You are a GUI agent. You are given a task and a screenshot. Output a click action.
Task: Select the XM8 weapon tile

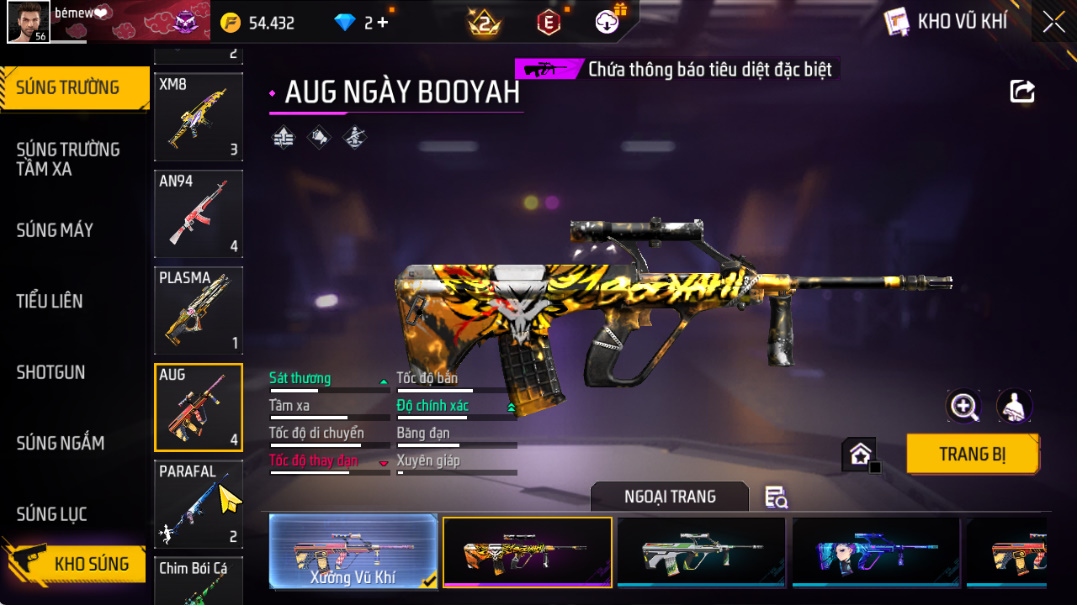pyautogui.click(x=198, y=117)
